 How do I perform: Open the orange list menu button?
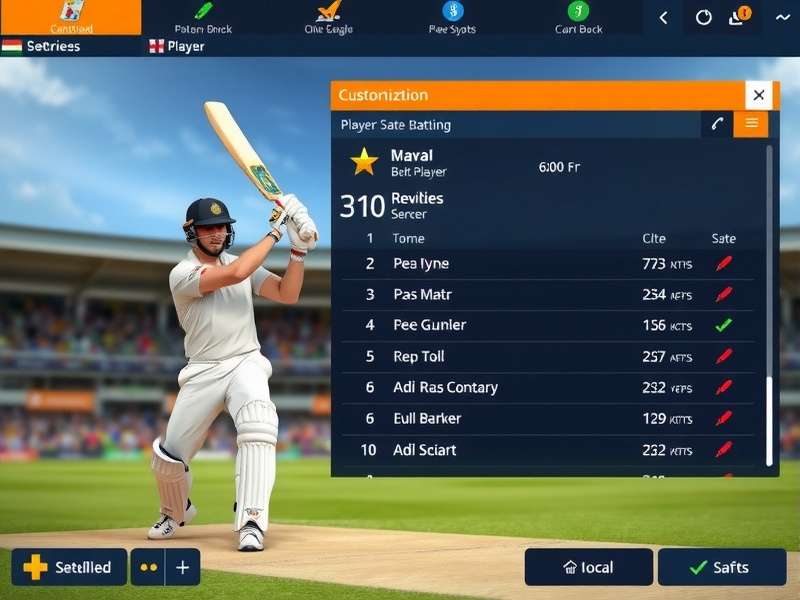751,123
